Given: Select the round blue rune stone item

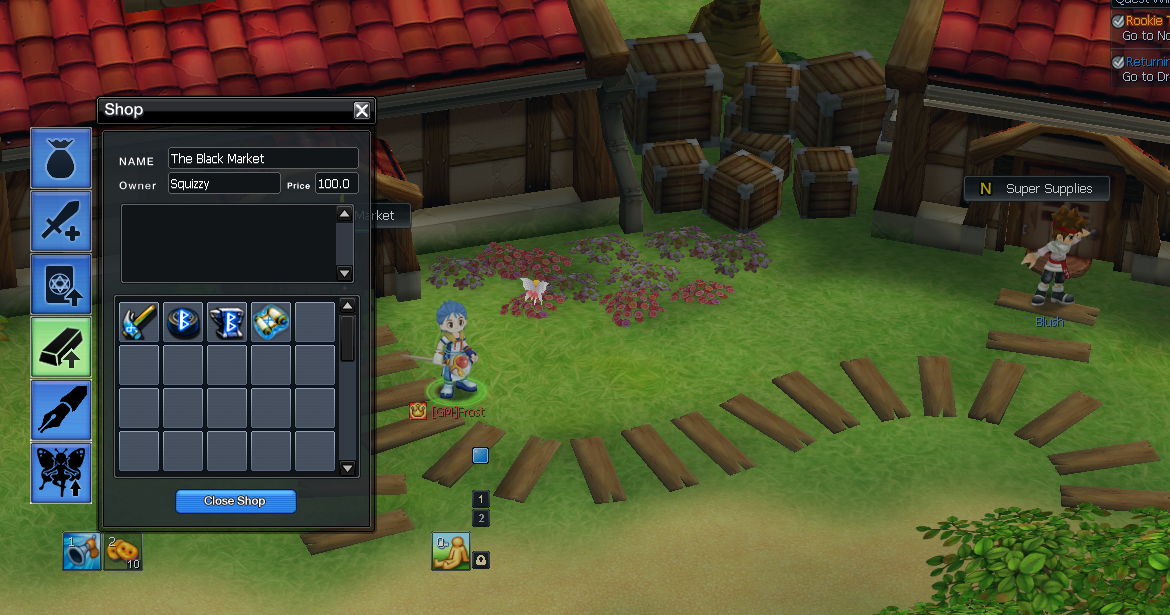Looking at the screenshot, I should click(183, 322).
